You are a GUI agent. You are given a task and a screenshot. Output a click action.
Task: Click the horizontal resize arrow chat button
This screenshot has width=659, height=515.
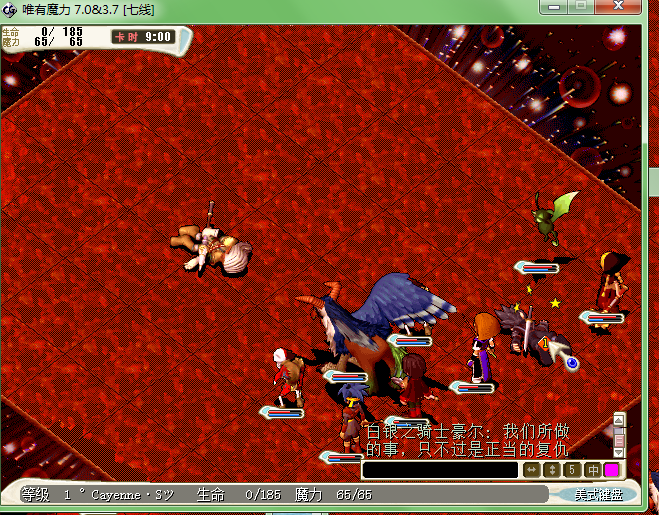(x=532, y=470)
